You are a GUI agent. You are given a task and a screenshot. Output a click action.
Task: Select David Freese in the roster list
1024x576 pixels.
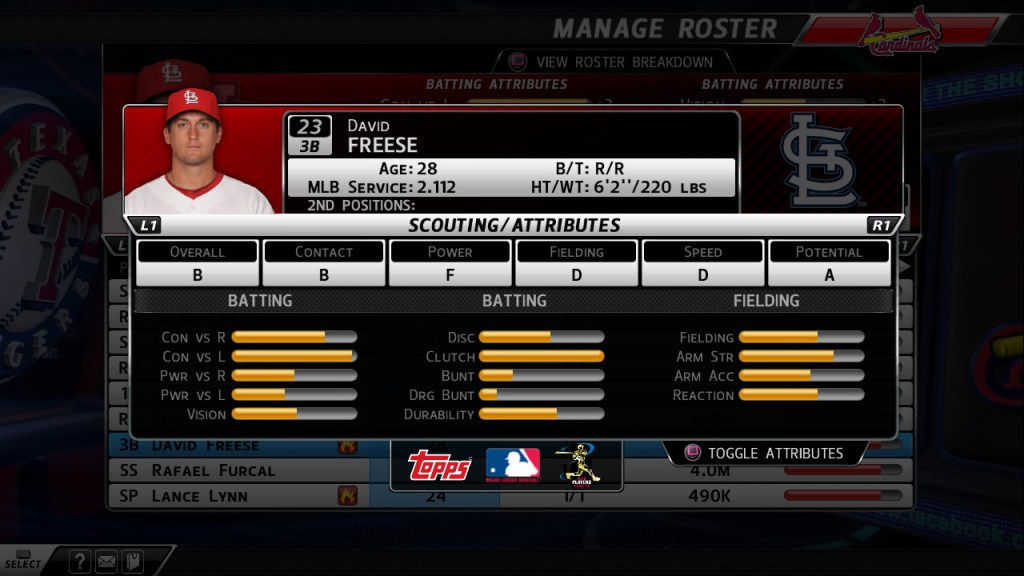tap(205, 446)
